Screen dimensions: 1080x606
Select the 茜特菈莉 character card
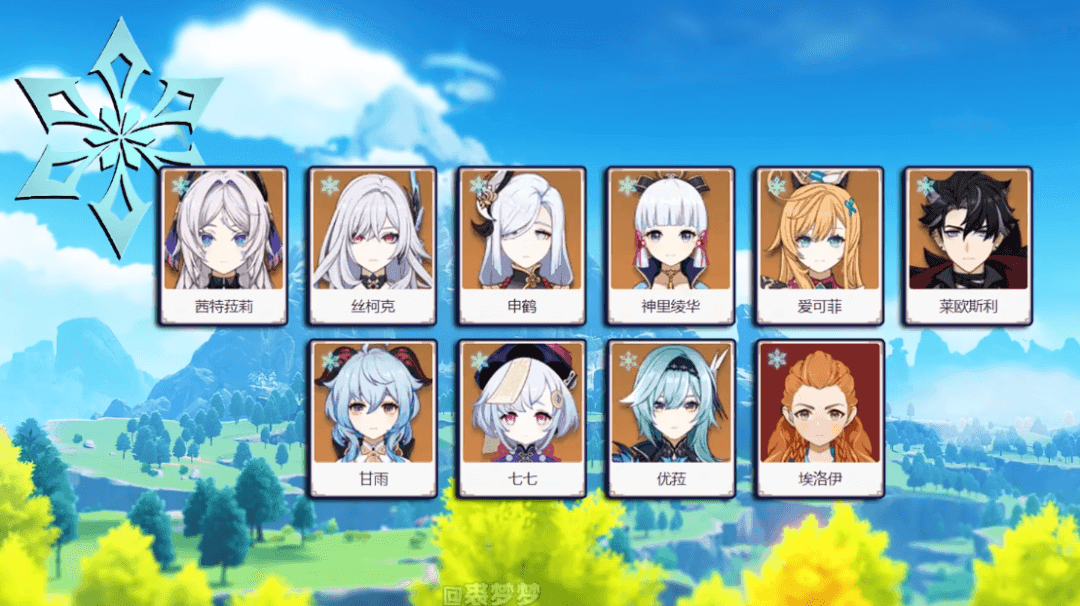pos(224,245)
